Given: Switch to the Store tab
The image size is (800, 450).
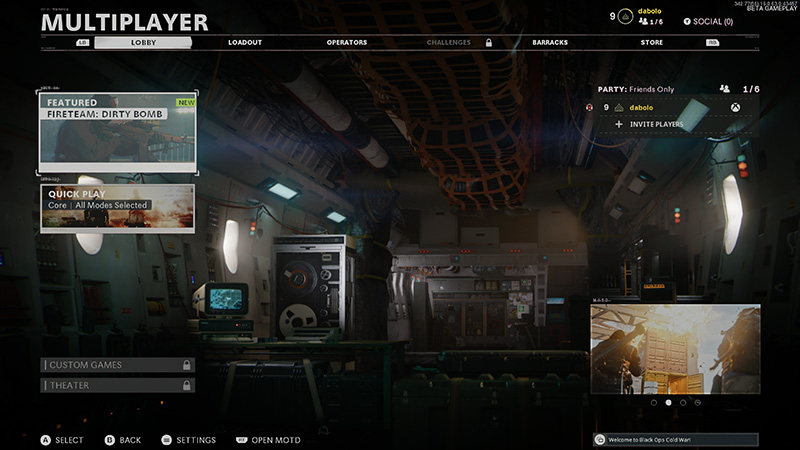Looking at the screenshot, I should (x=652, y=43).
